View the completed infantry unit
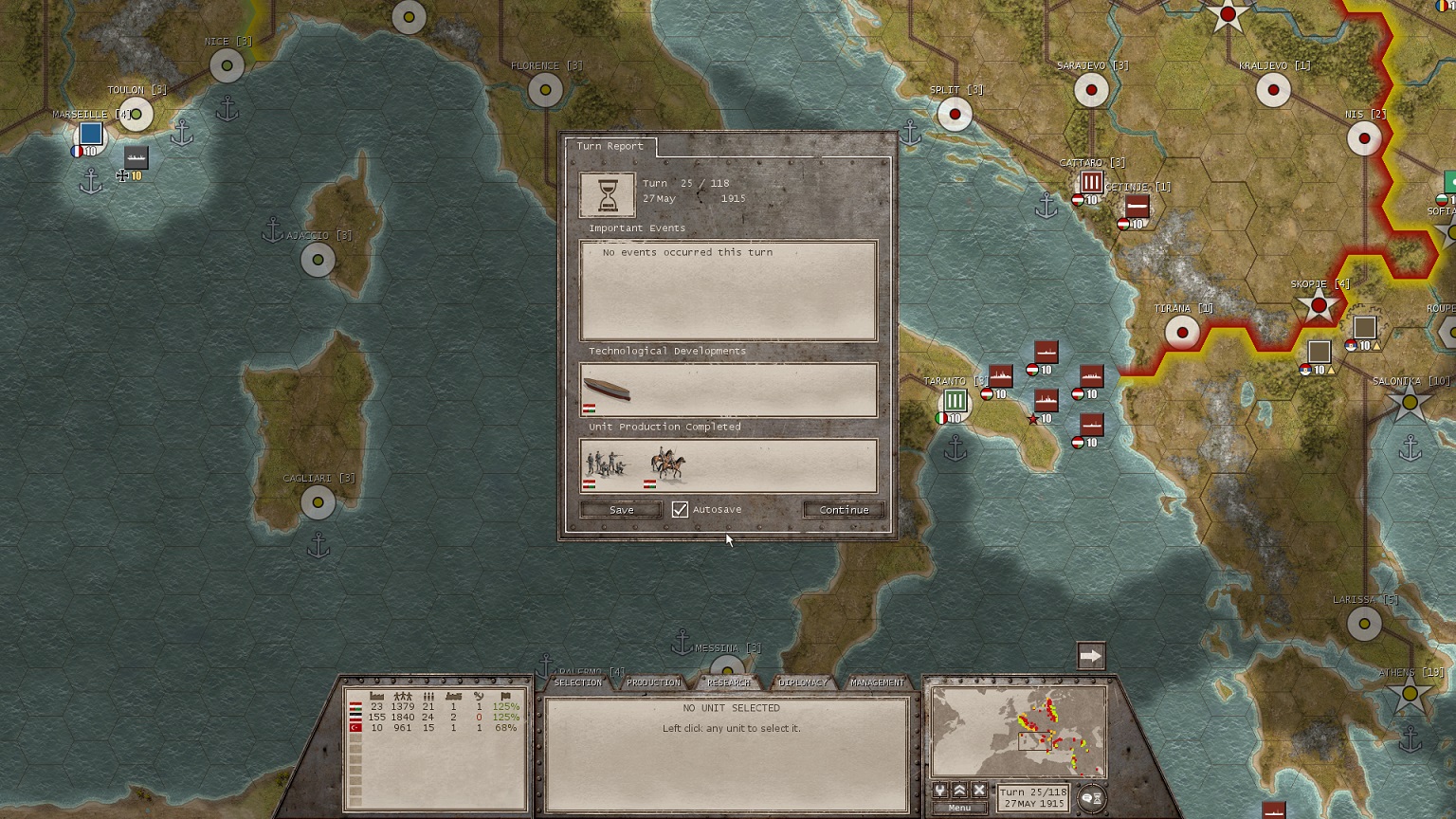This screenshot has width=1456, height=819. [x=606, y=464]
